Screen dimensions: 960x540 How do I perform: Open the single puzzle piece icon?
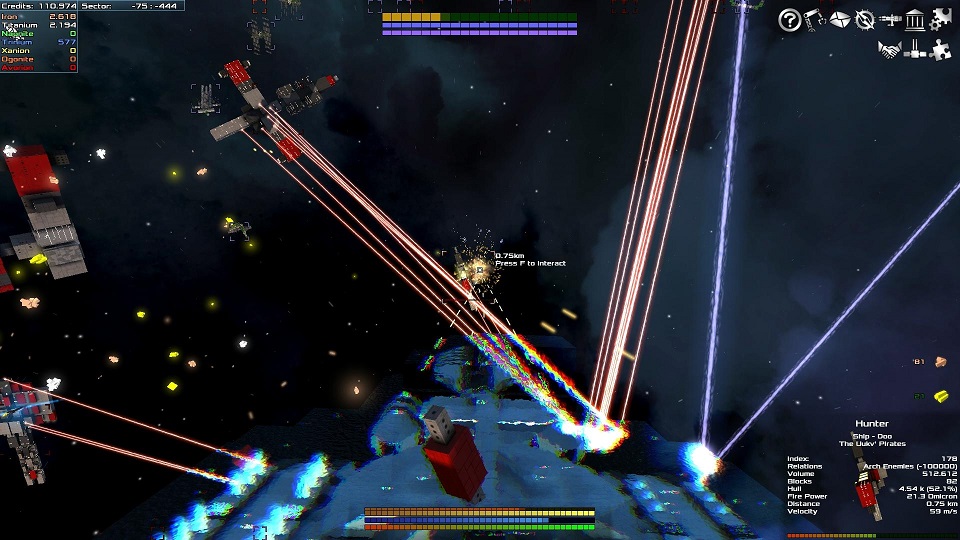pyautogui.click(x=940, y=50)
